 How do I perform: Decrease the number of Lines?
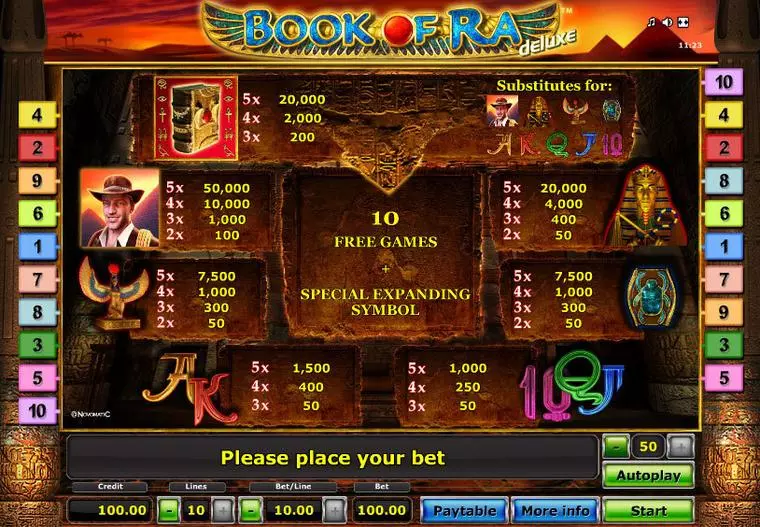pyautogui.click(x=169, y=510)
